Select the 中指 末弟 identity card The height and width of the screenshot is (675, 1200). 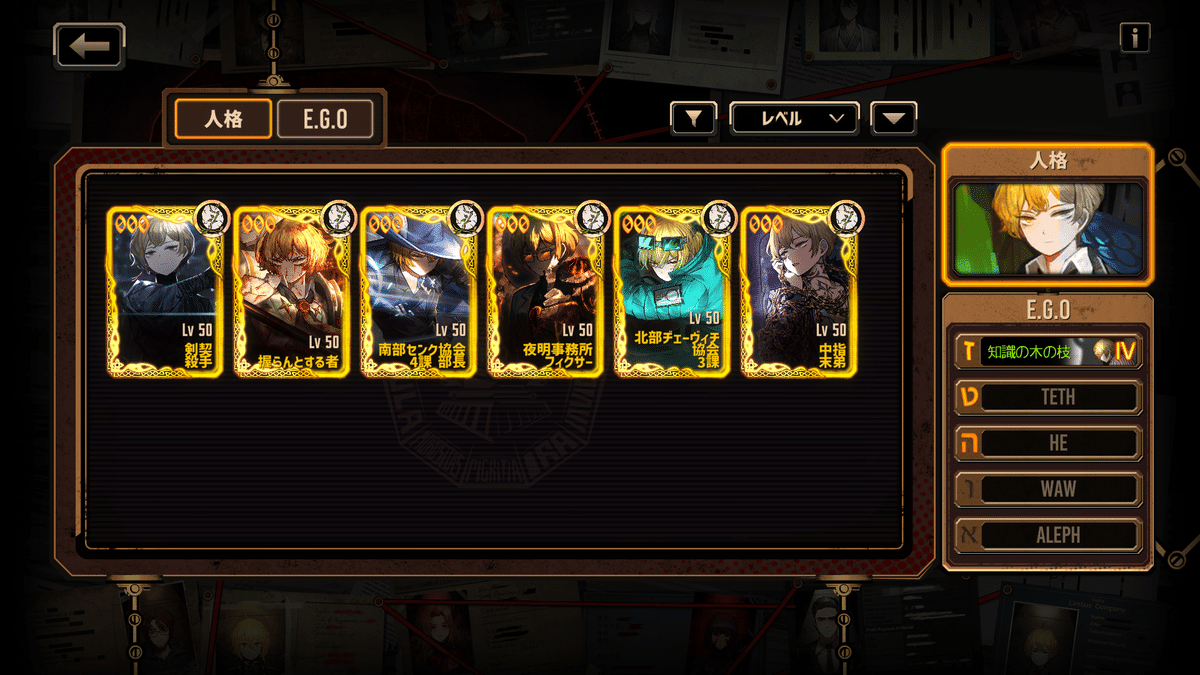800,290
